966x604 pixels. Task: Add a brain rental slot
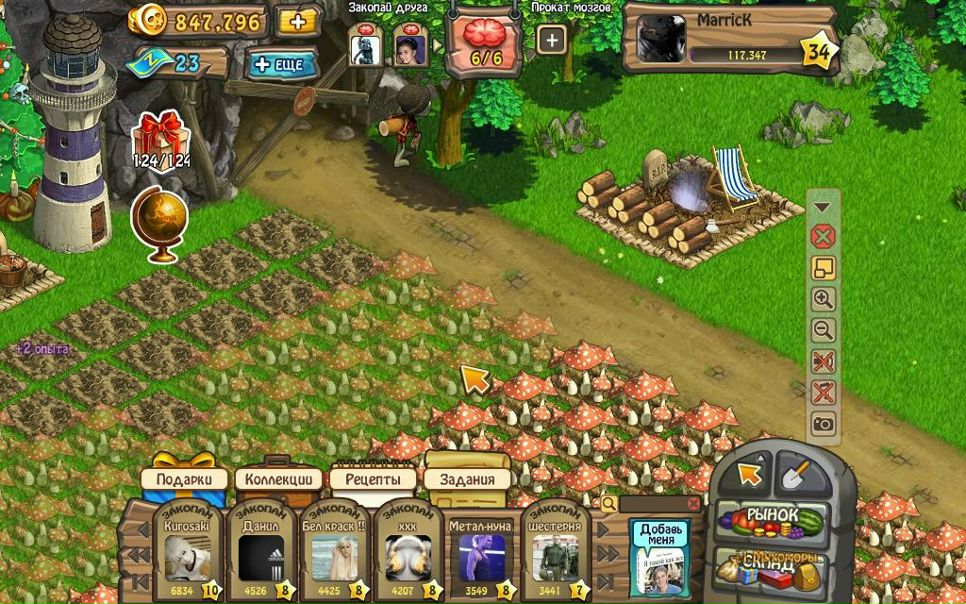click(x=551, y=40)
